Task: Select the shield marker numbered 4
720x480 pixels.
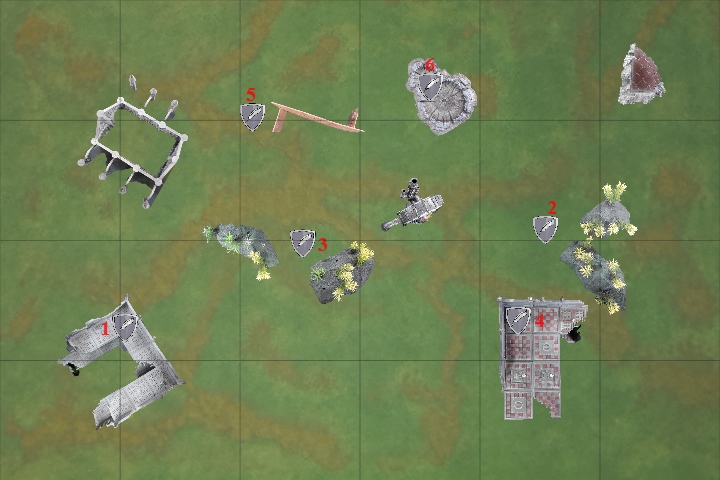Action: click(518, 320)
